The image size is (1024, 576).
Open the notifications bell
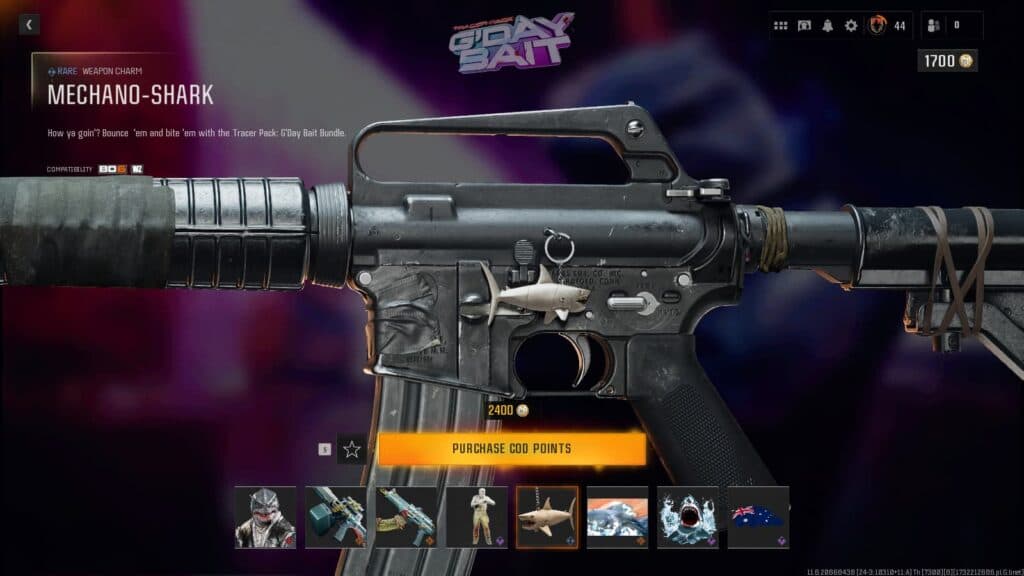[x=828, y=26]
